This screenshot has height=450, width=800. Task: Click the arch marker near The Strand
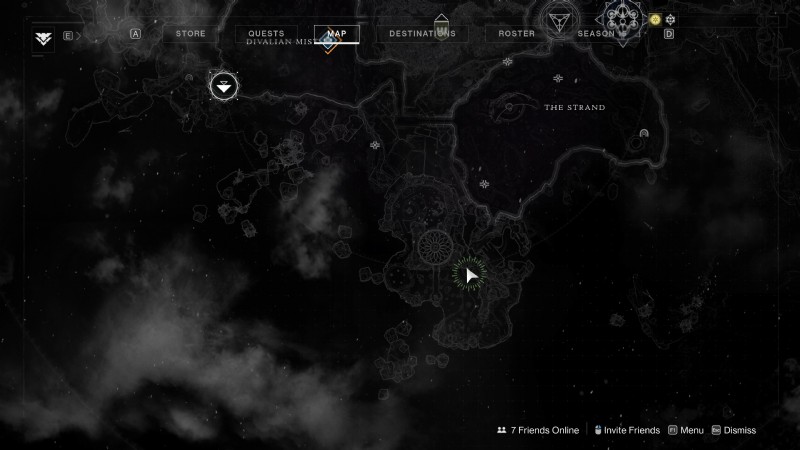coord(645,134)
